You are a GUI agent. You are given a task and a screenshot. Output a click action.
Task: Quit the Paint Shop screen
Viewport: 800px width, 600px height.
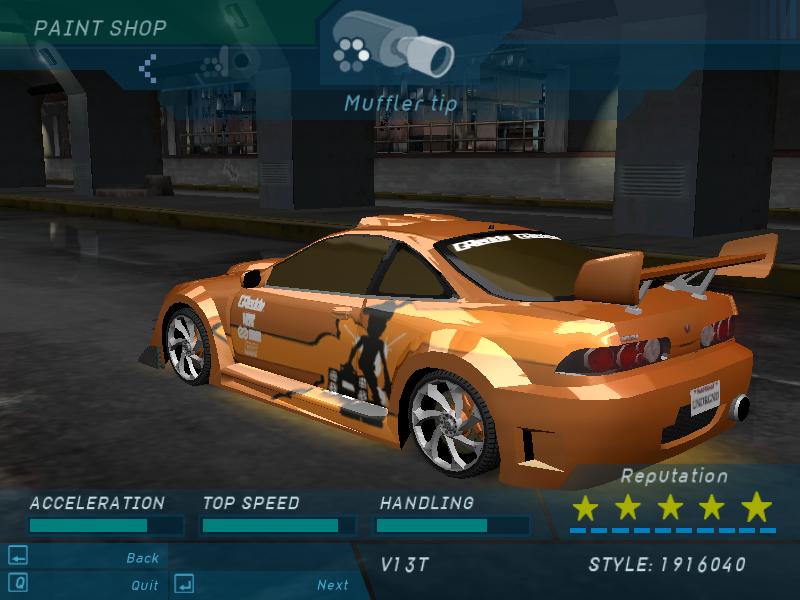click(144, 585)
